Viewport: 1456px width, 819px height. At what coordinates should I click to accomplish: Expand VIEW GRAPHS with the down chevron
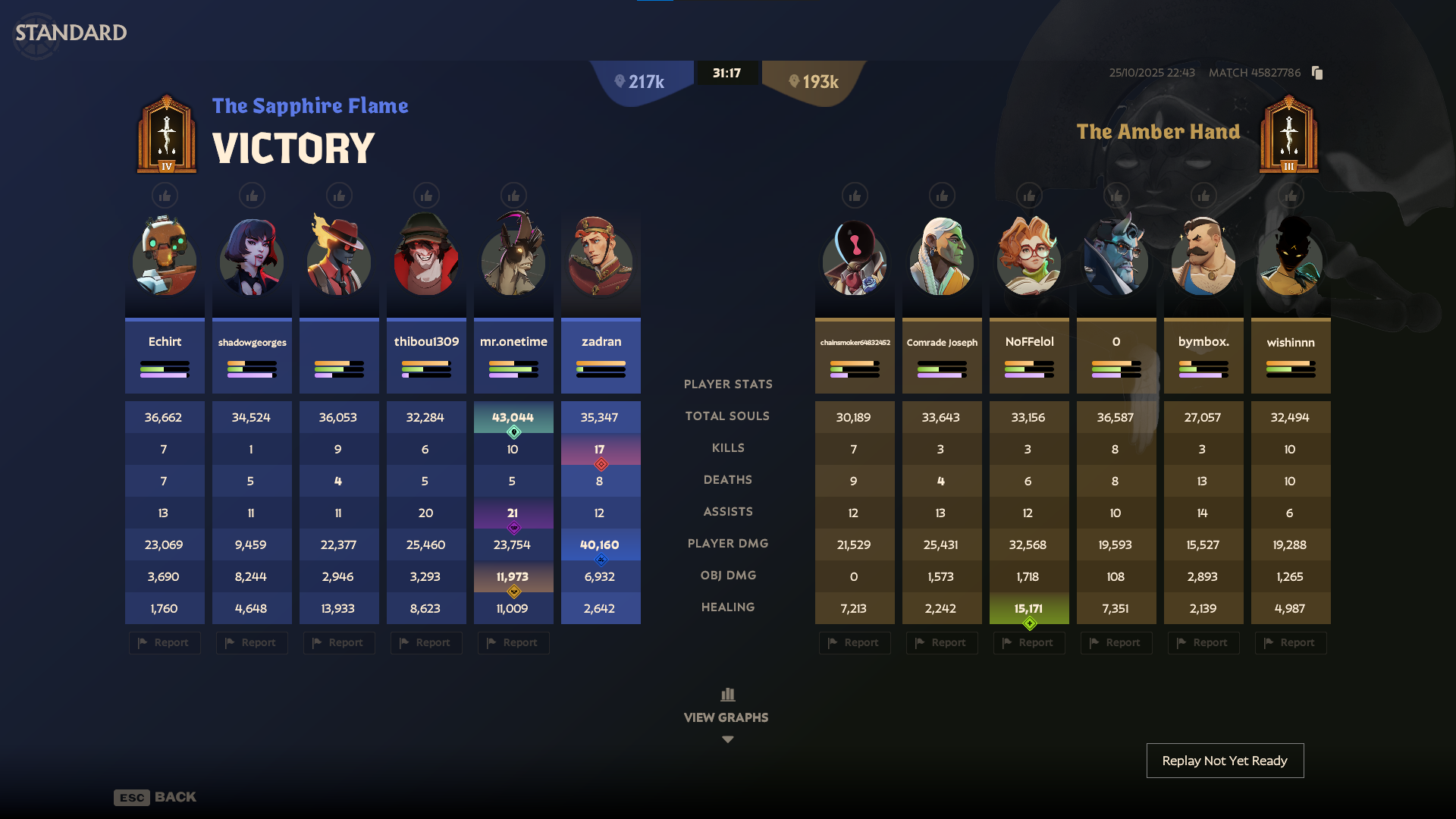pyautogui.click(x=727, y=739)
